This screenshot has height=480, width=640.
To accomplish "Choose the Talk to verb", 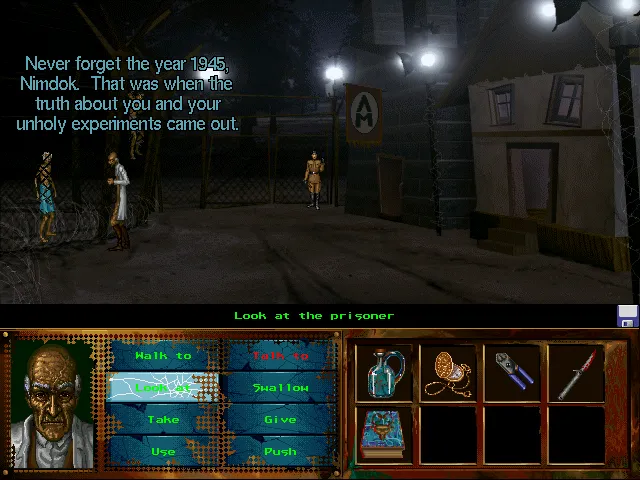I will [x=280, y=356].
